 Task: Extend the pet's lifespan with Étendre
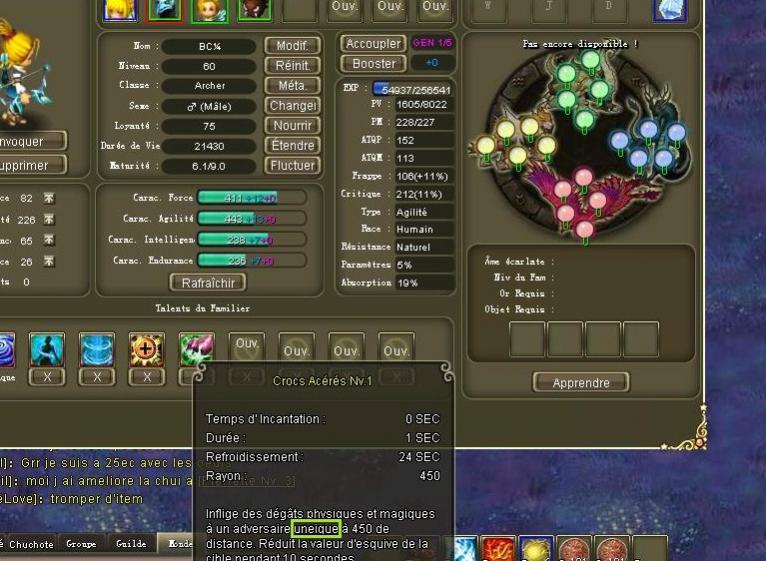coord(292,146)
